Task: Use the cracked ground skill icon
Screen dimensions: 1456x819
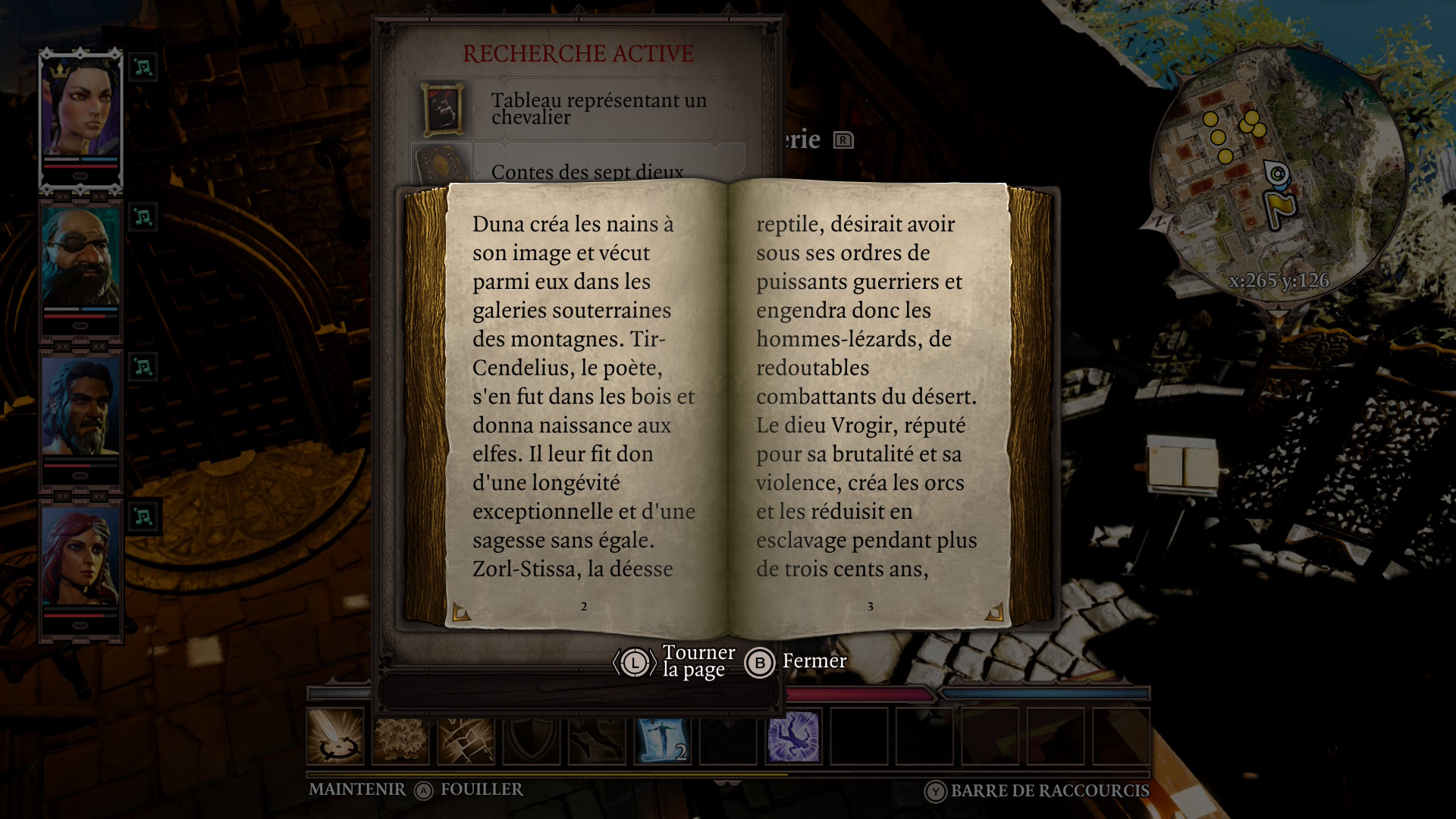Action: 466,736
